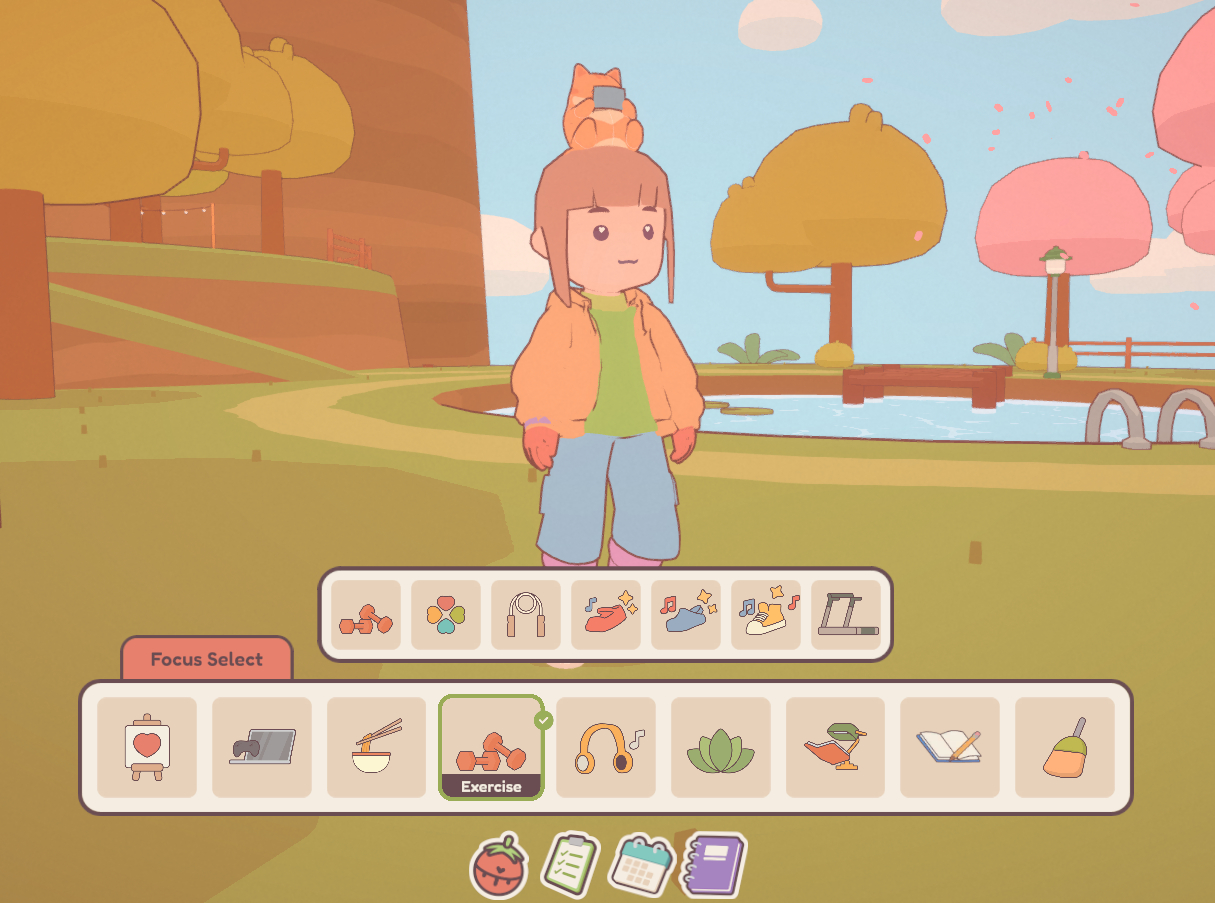Click the selected Exercise focus tile

(491, 747)
